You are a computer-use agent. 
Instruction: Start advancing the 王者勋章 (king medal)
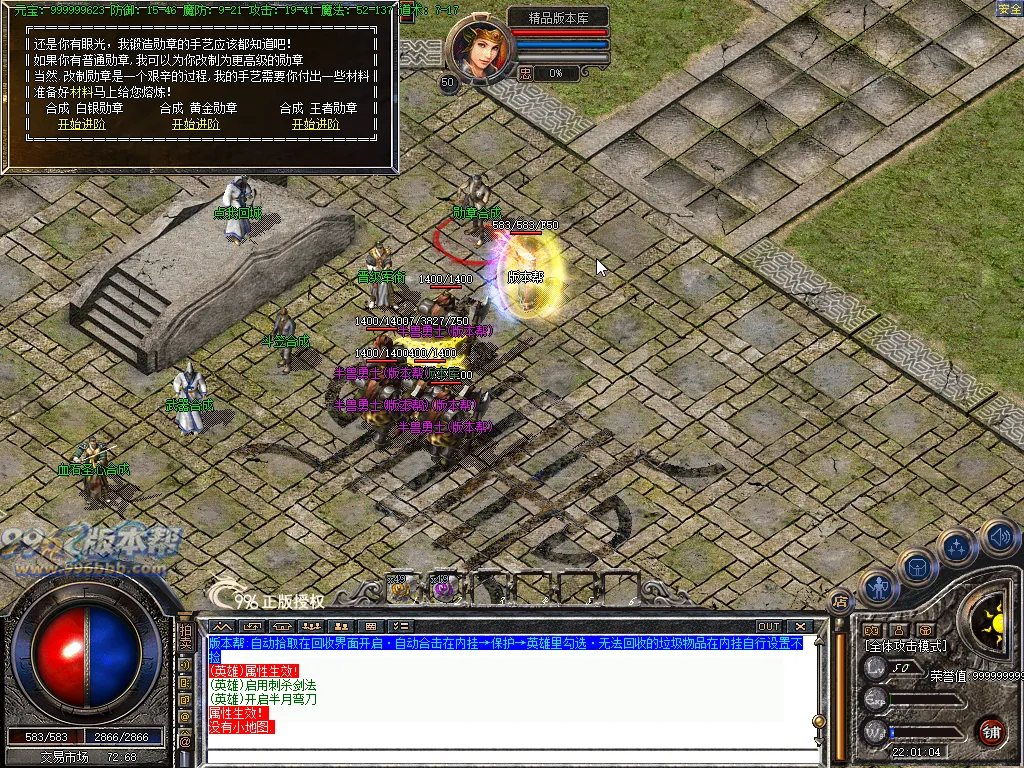[x=315, y=125]
